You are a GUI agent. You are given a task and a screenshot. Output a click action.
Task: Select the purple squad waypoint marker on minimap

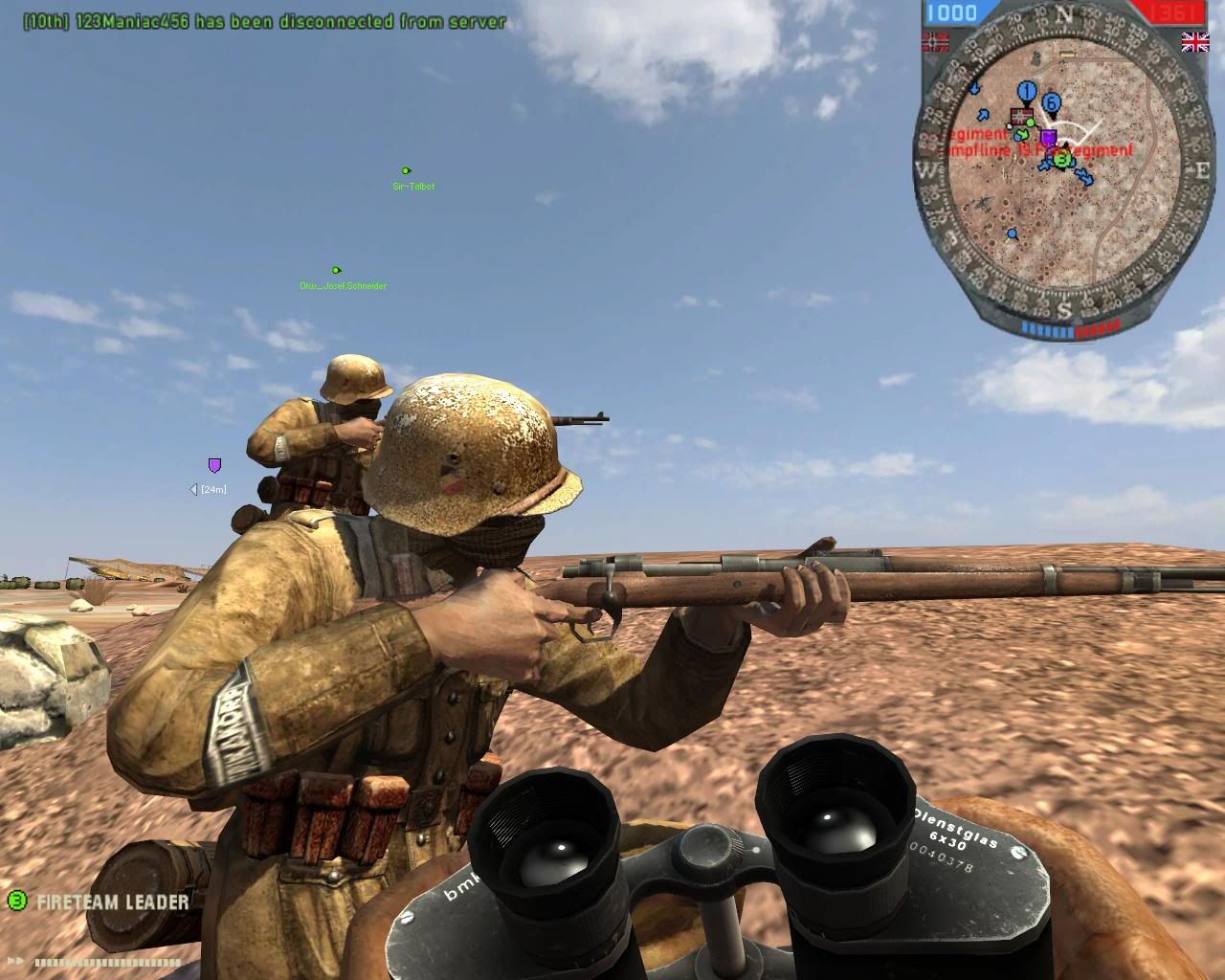tap(1049, 137)
